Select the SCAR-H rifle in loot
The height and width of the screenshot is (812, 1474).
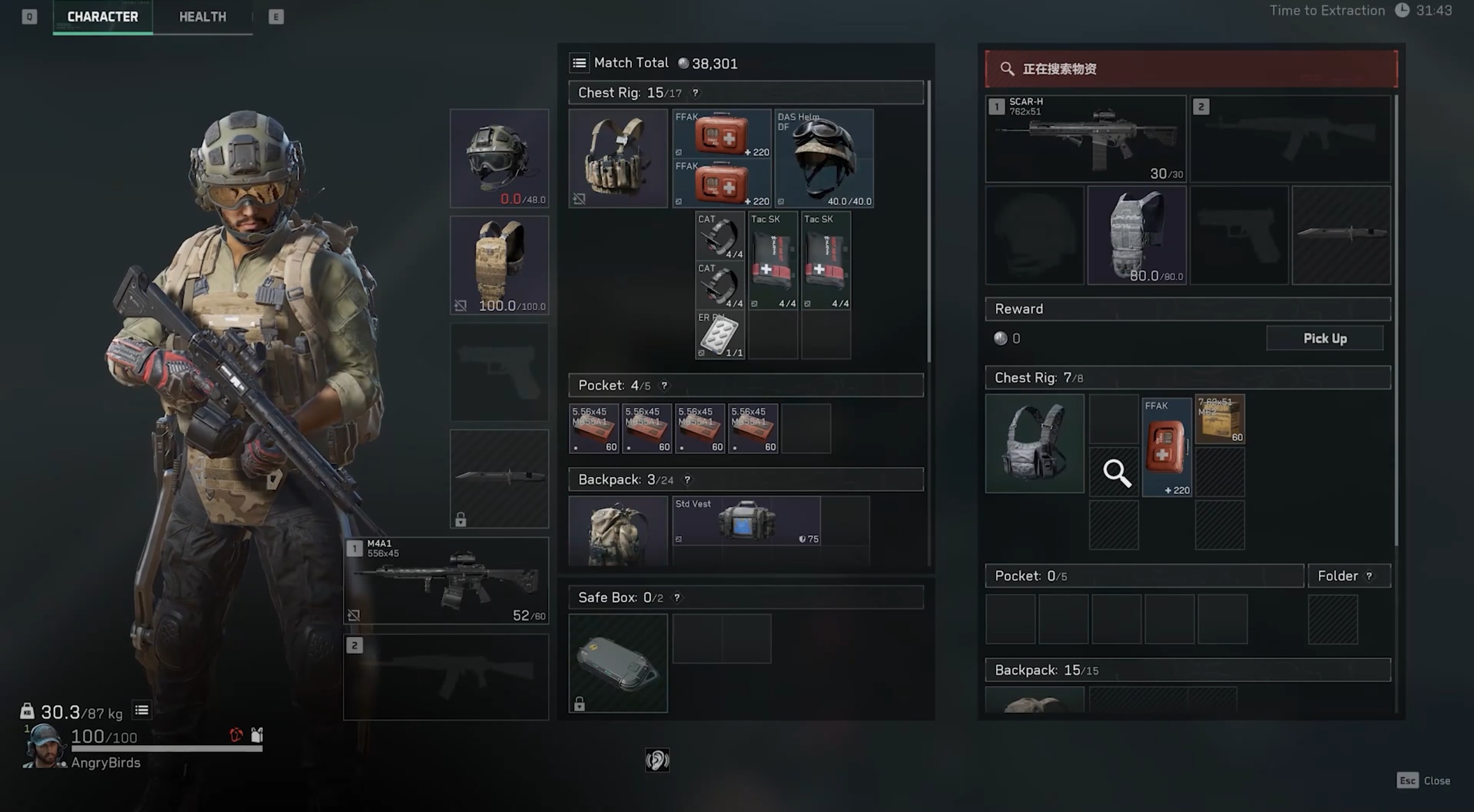point(1085,139)
